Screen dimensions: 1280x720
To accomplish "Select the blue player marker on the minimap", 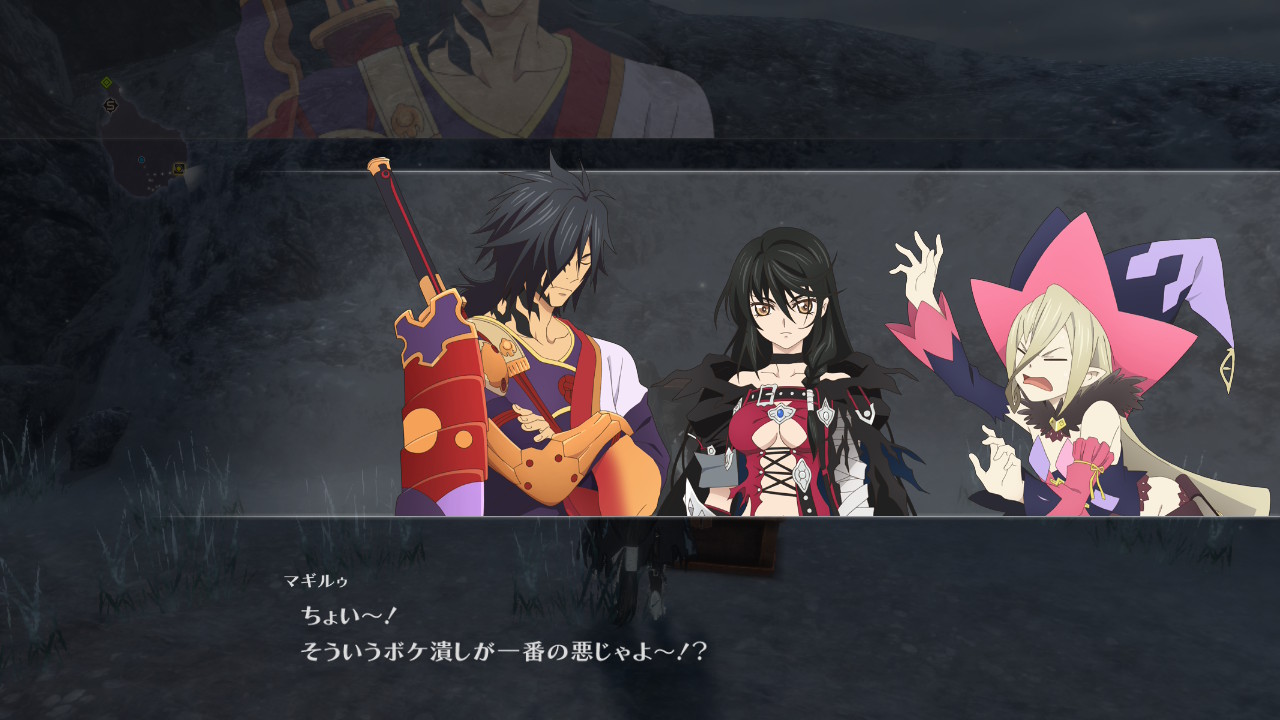I will pos(142,160).
